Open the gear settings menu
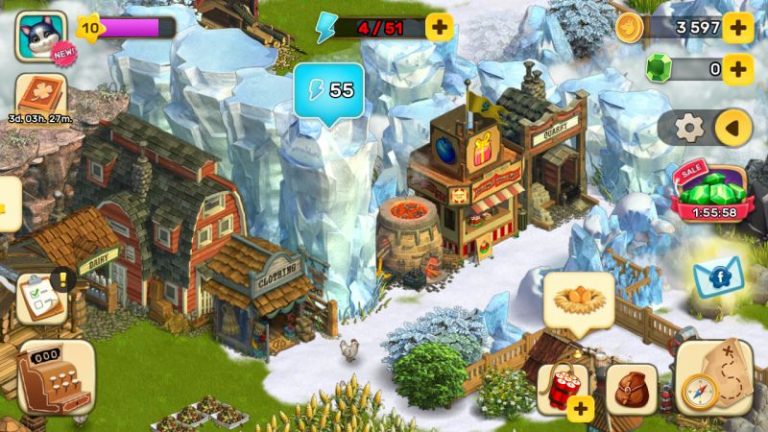 click(x=689, y=127)
